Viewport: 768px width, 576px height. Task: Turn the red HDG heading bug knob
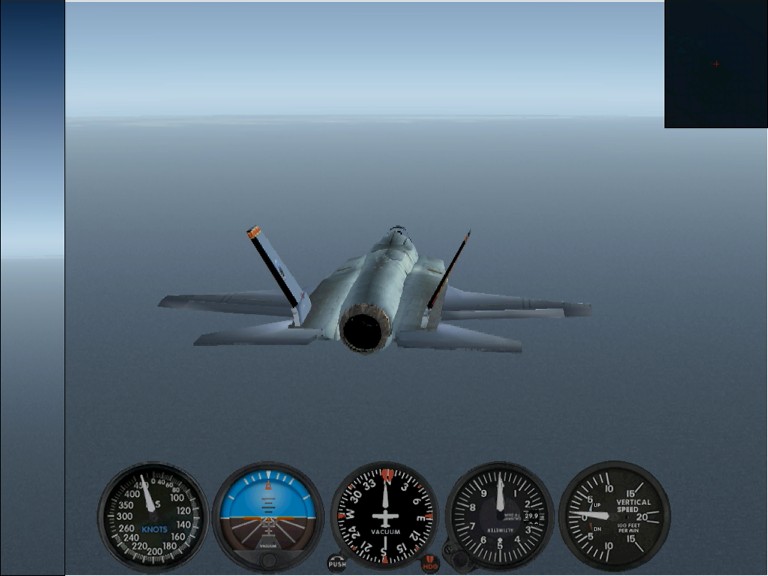click(x=430, y=564)
